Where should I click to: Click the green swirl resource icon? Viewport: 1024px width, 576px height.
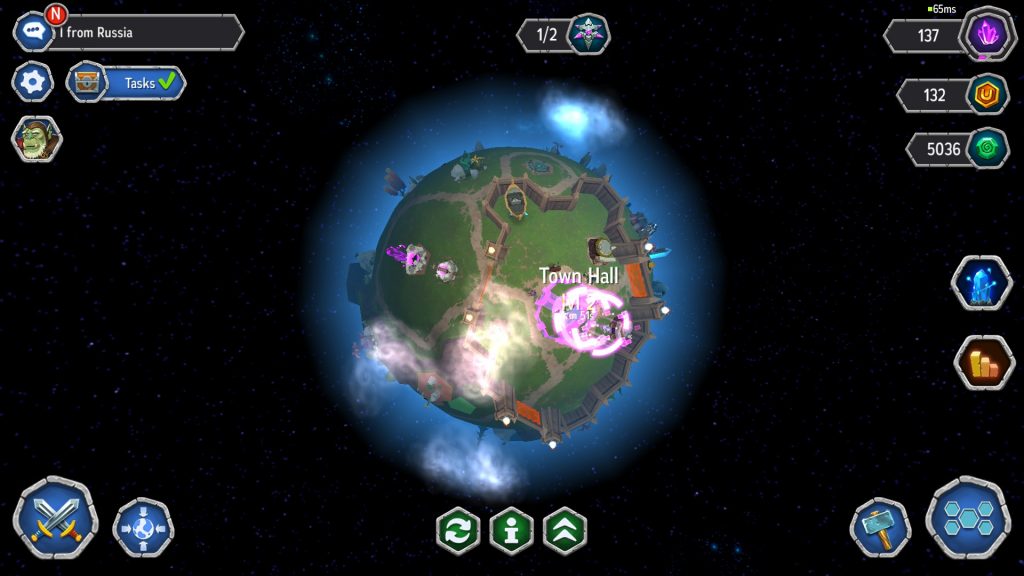point(988,149)
